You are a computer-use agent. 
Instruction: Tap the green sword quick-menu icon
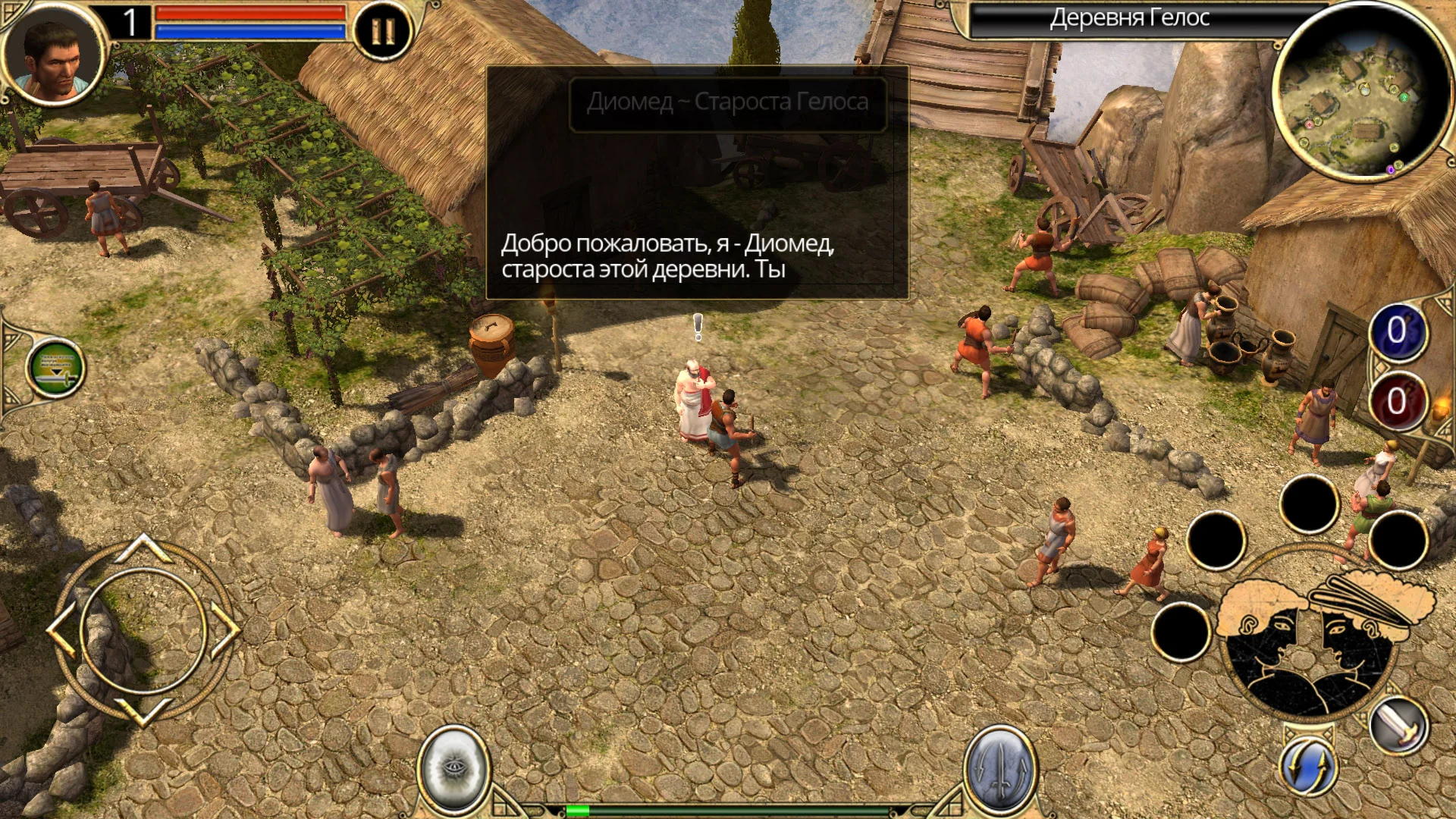coord(55,369)
